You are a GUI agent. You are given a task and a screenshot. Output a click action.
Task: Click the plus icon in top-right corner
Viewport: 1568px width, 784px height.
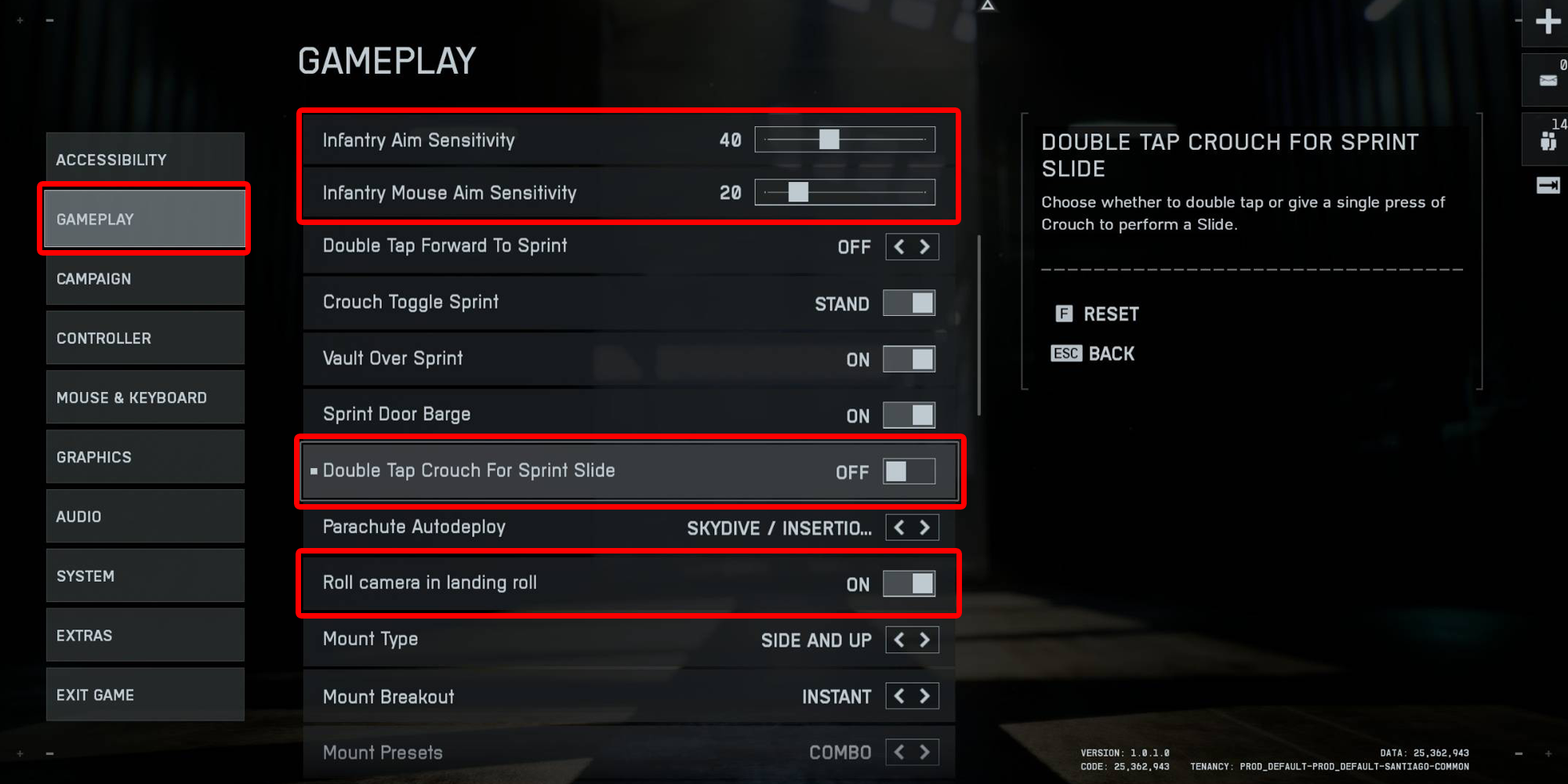[x=1547, y=22]
